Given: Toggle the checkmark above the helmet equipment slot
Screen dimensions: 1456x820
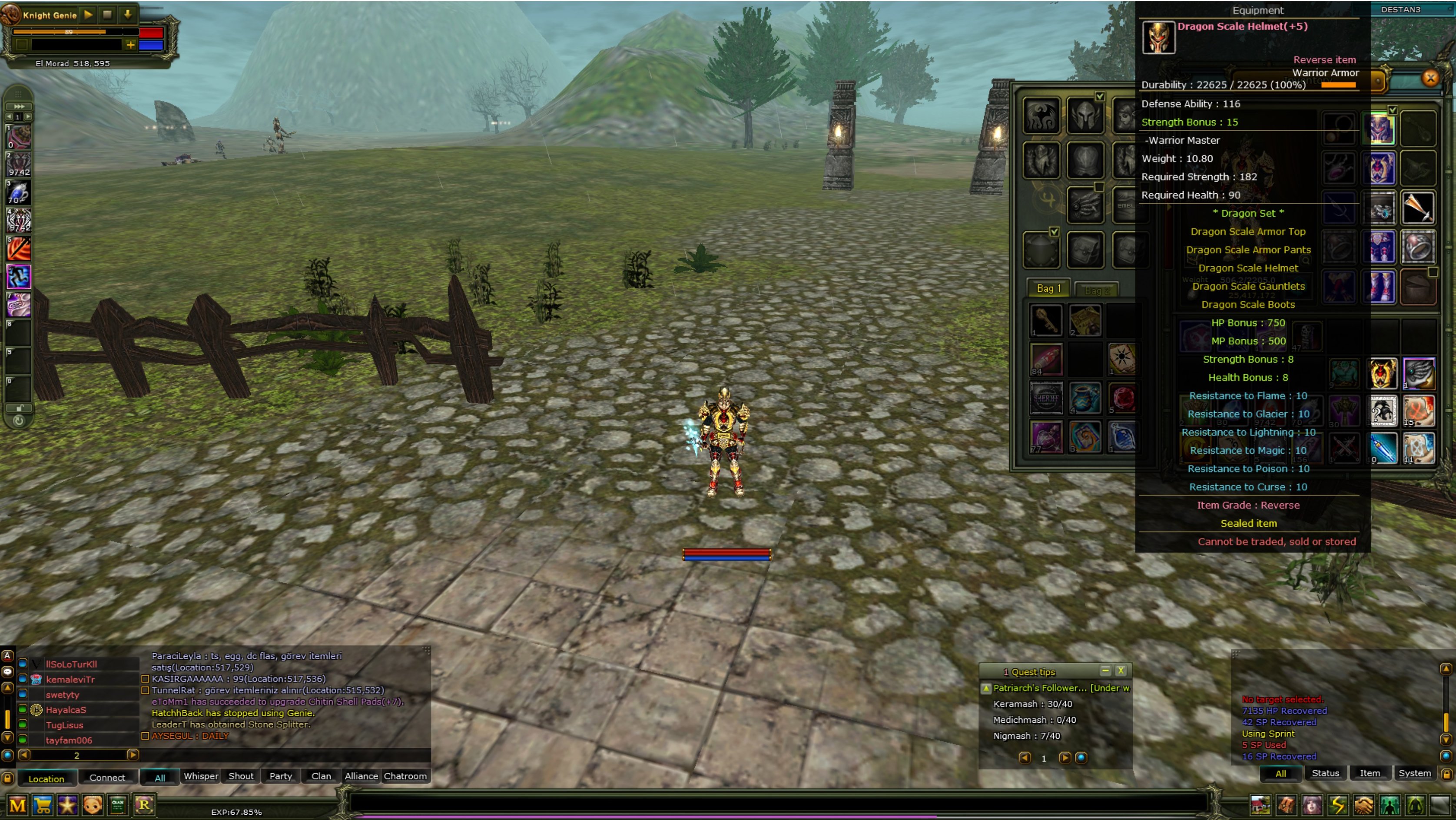Looking at the screenshot, I should coord(1100,96).
